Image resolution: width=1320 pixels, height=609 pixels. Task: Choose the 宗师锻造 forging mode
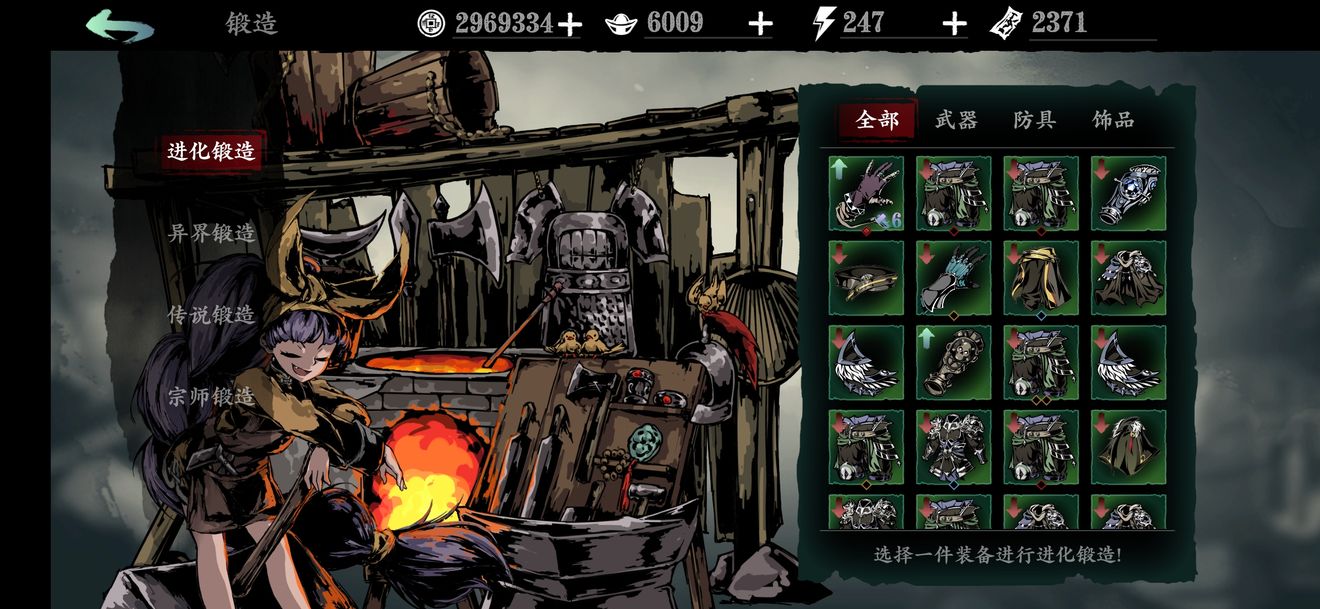(211, 396)
